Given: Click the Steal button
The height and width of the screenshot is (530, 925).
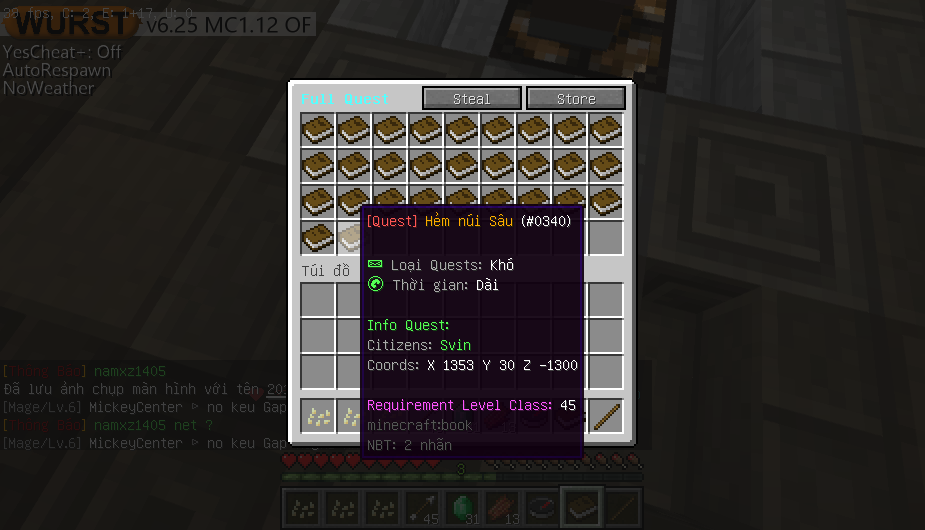Looking at the screenshot, I should (472, 99).
